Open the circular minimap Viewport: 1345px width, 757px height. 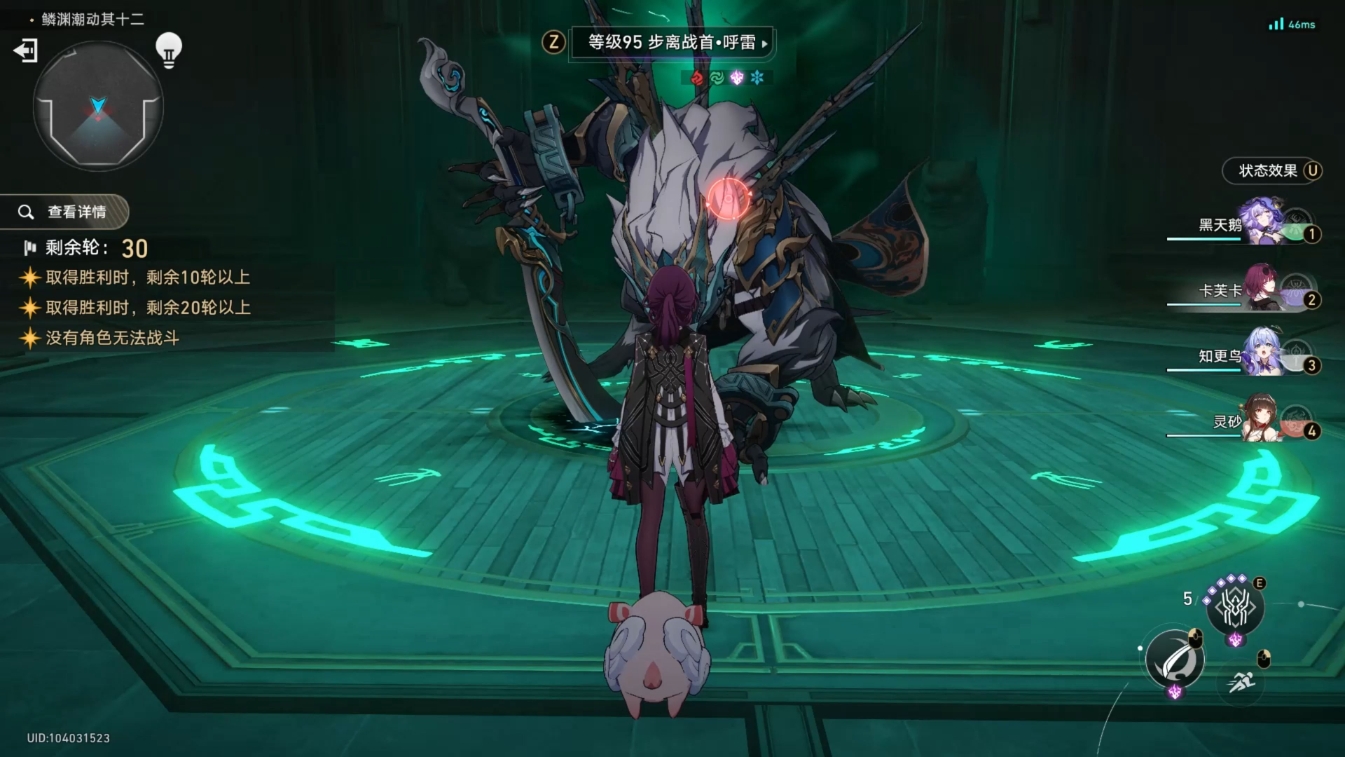98,106
